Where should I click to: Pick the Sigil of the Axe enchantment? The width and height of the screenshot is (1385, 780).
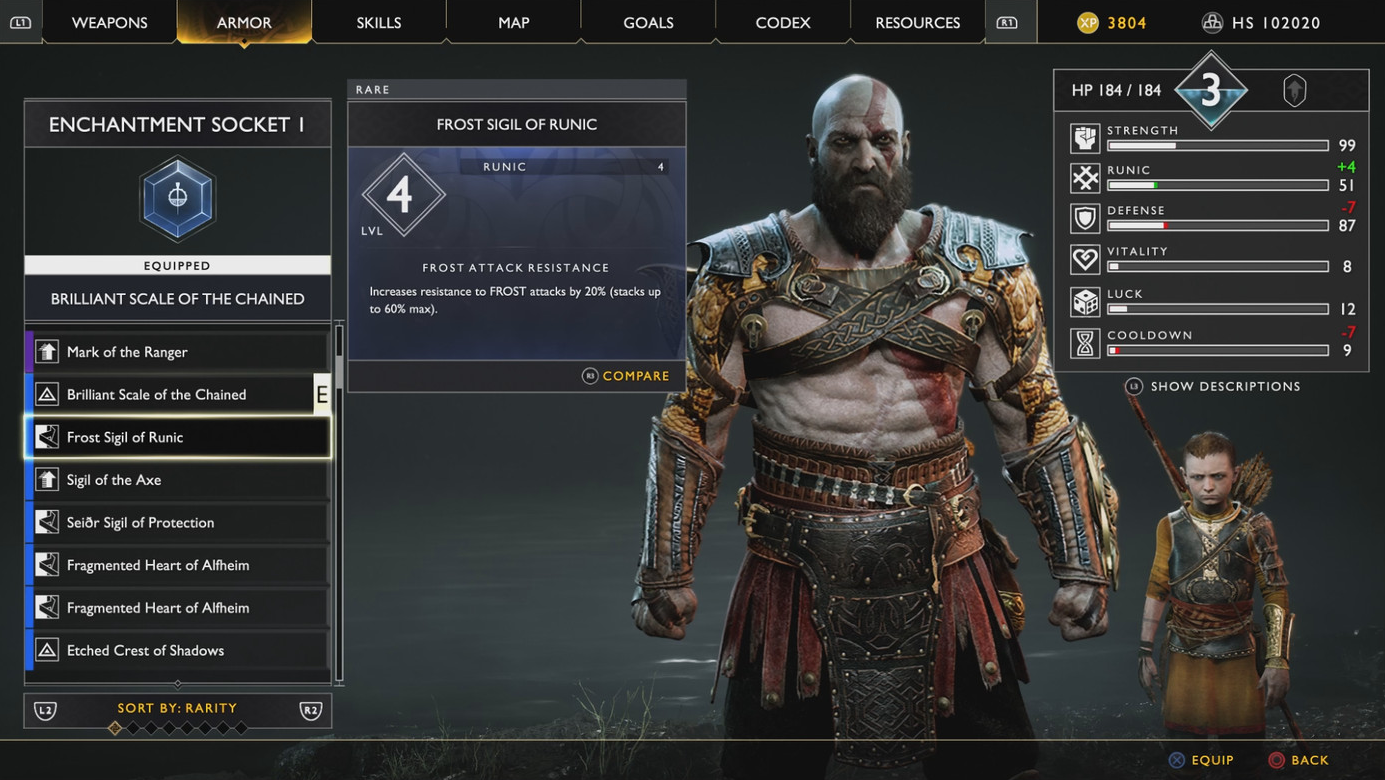coord(177,480)
